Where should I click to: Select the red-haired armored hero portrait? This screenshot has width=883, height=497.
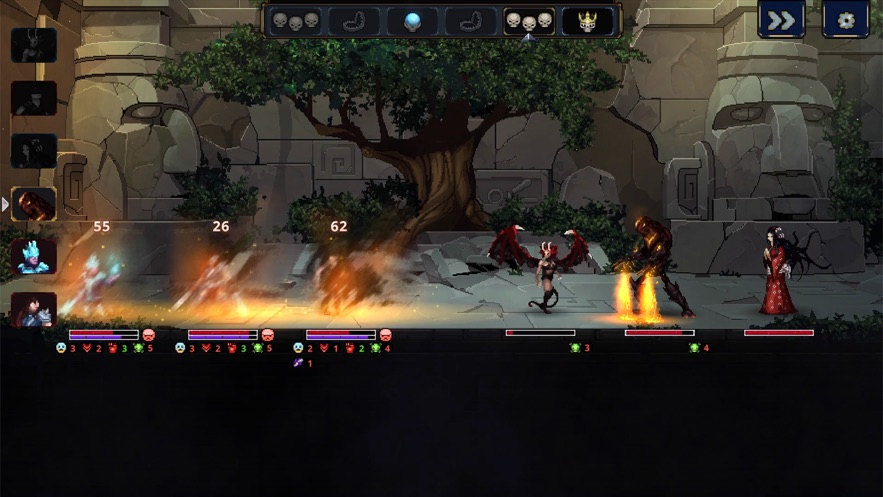tap(34, 309)
